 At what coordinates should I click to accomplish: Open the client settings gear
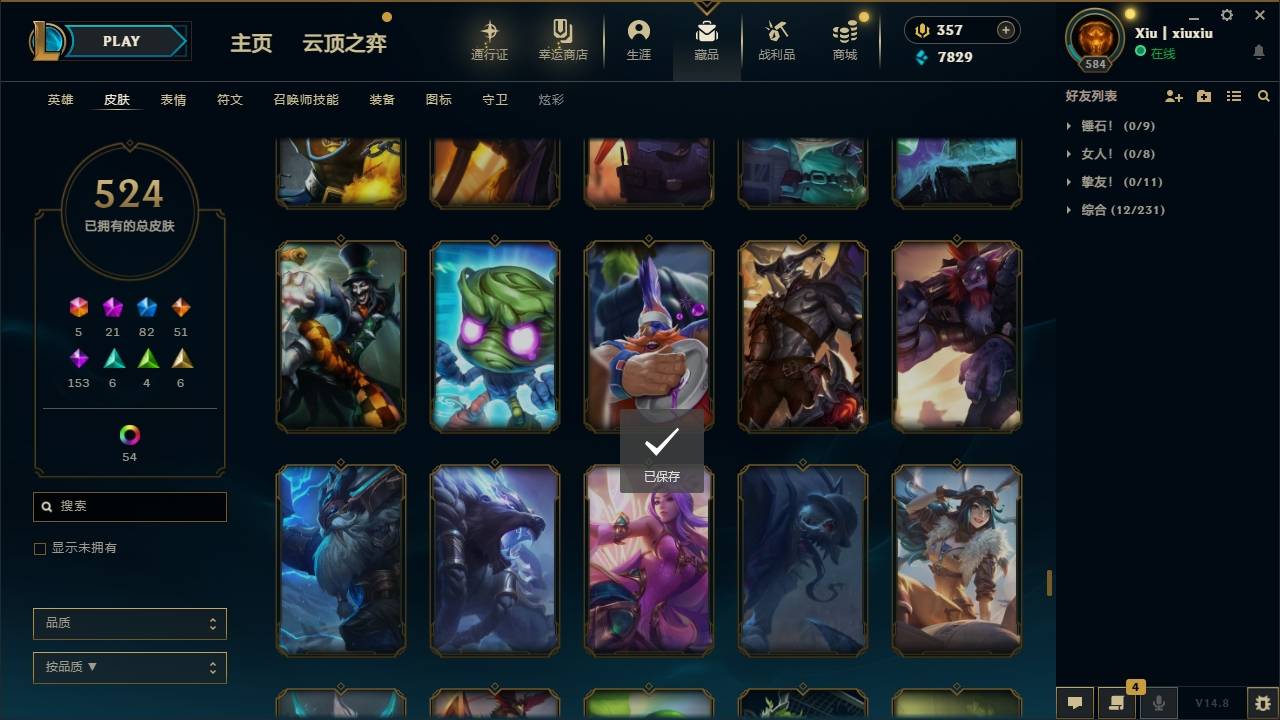1226,15
